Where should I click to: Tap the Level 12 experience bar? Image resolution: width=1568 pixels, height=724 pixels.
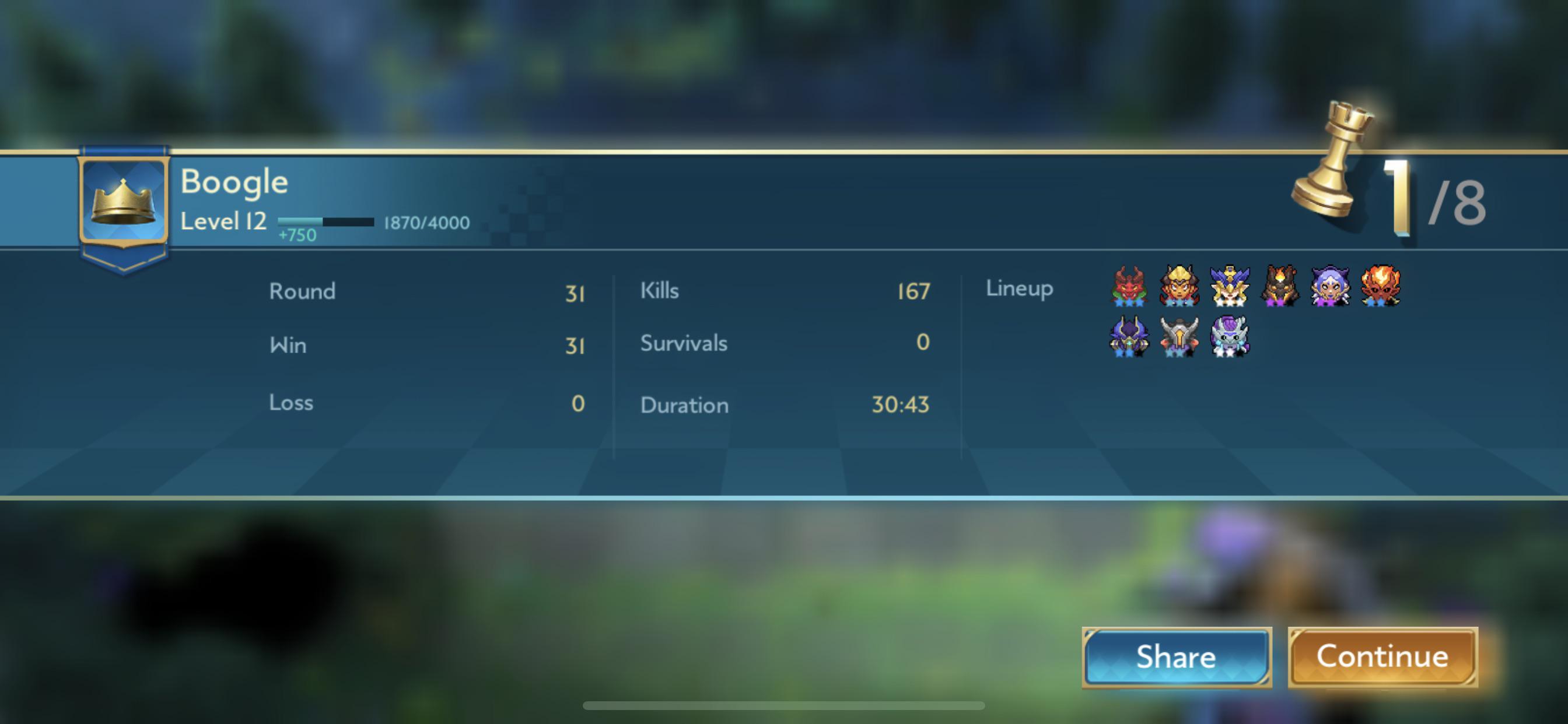coord(325,222)
